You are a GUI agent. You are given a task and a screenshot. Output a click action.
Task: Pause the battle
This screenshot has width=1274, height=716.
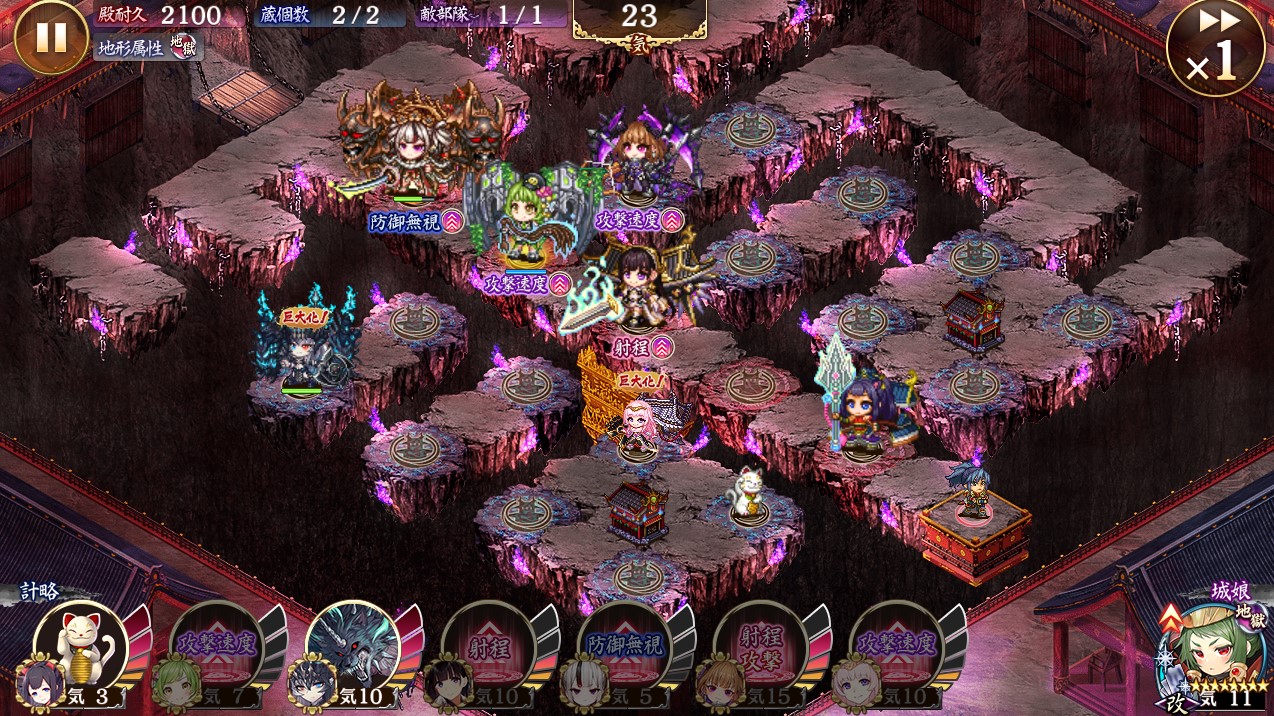click(x=51, y=37)
